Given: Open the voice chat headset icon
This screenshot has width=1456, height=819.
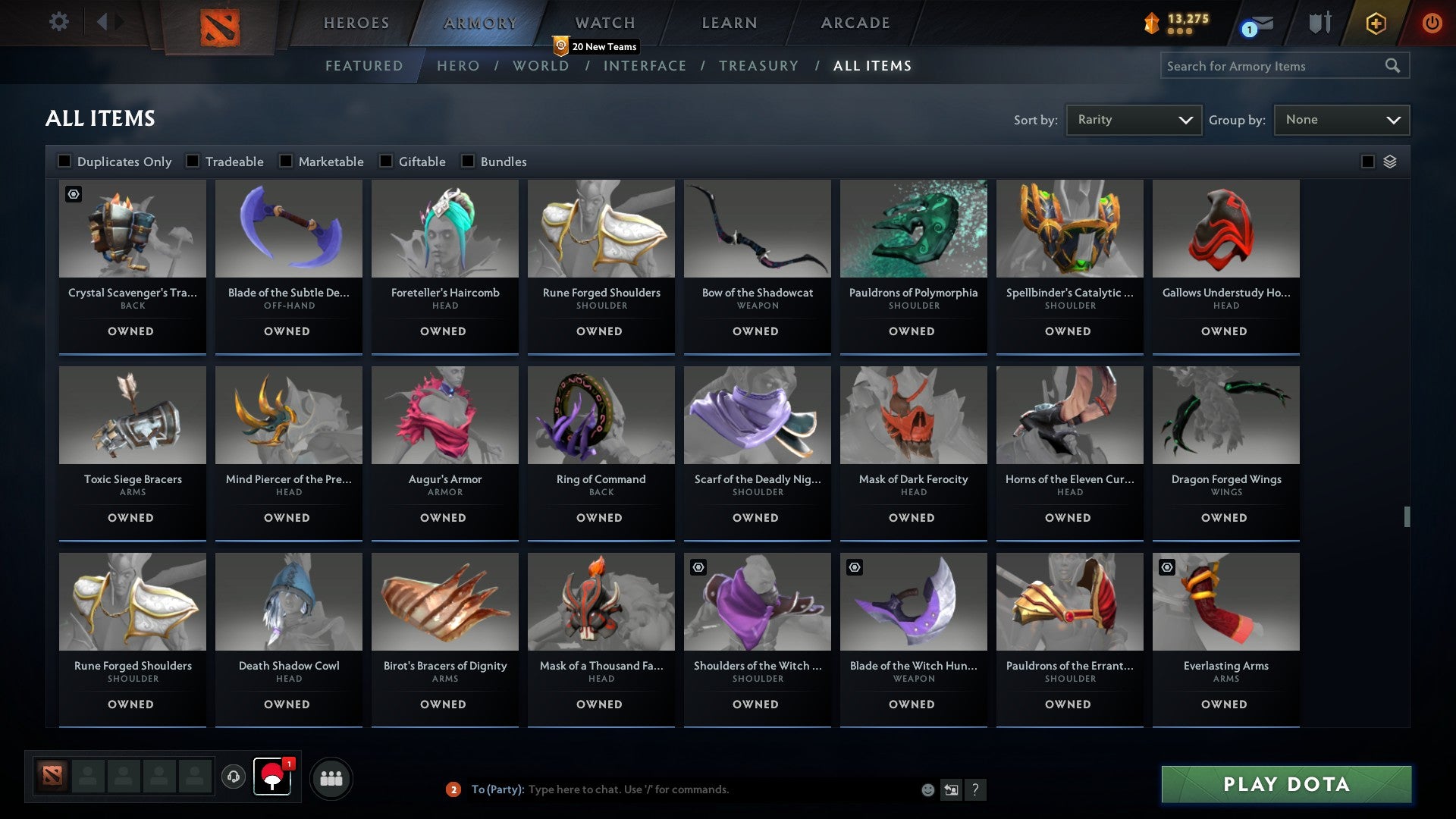Looking at the screenshot, I should tap(233, 777).
